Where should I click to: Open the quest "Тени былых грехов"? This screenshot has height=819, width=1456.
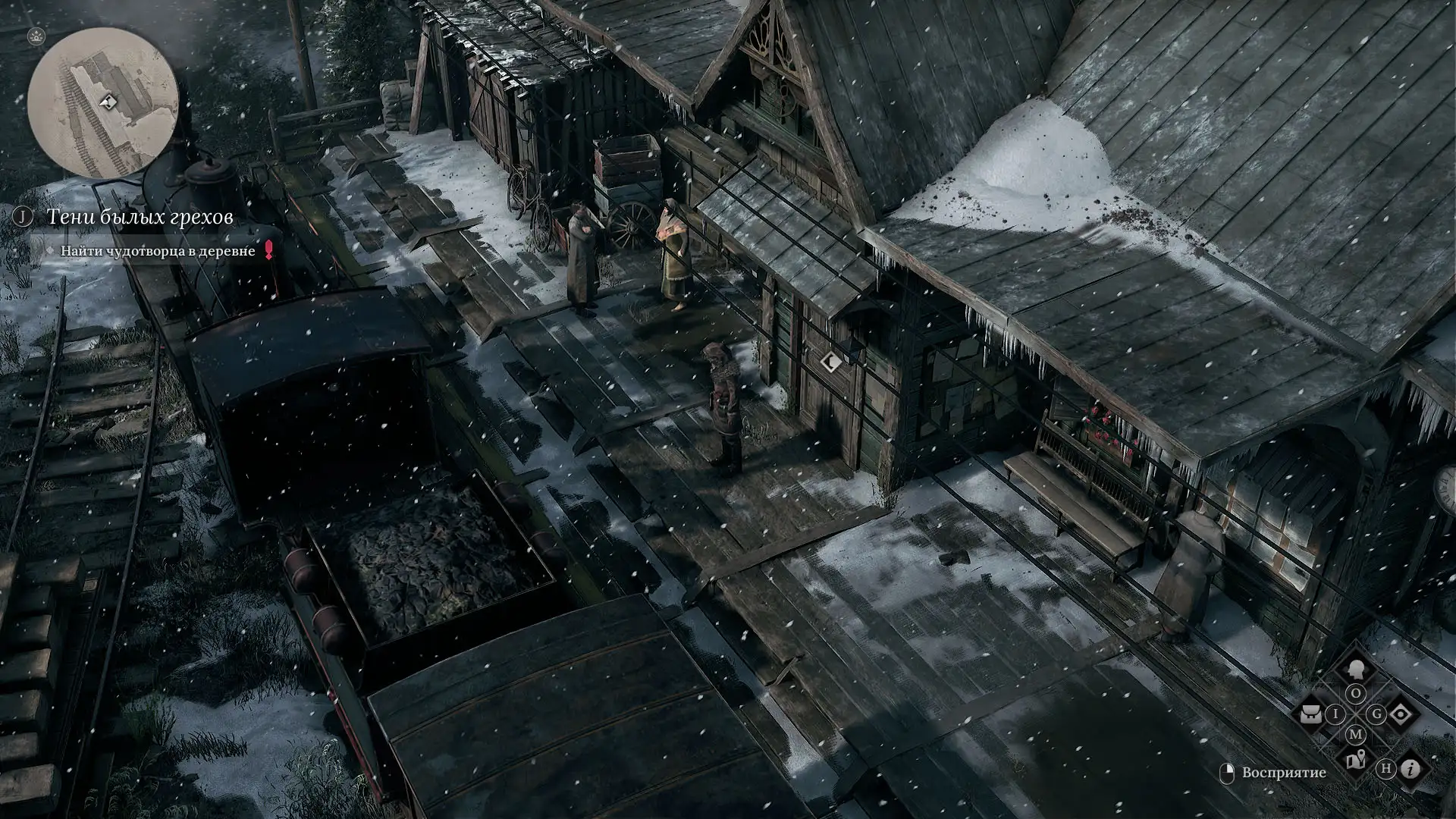click(140, 217)
